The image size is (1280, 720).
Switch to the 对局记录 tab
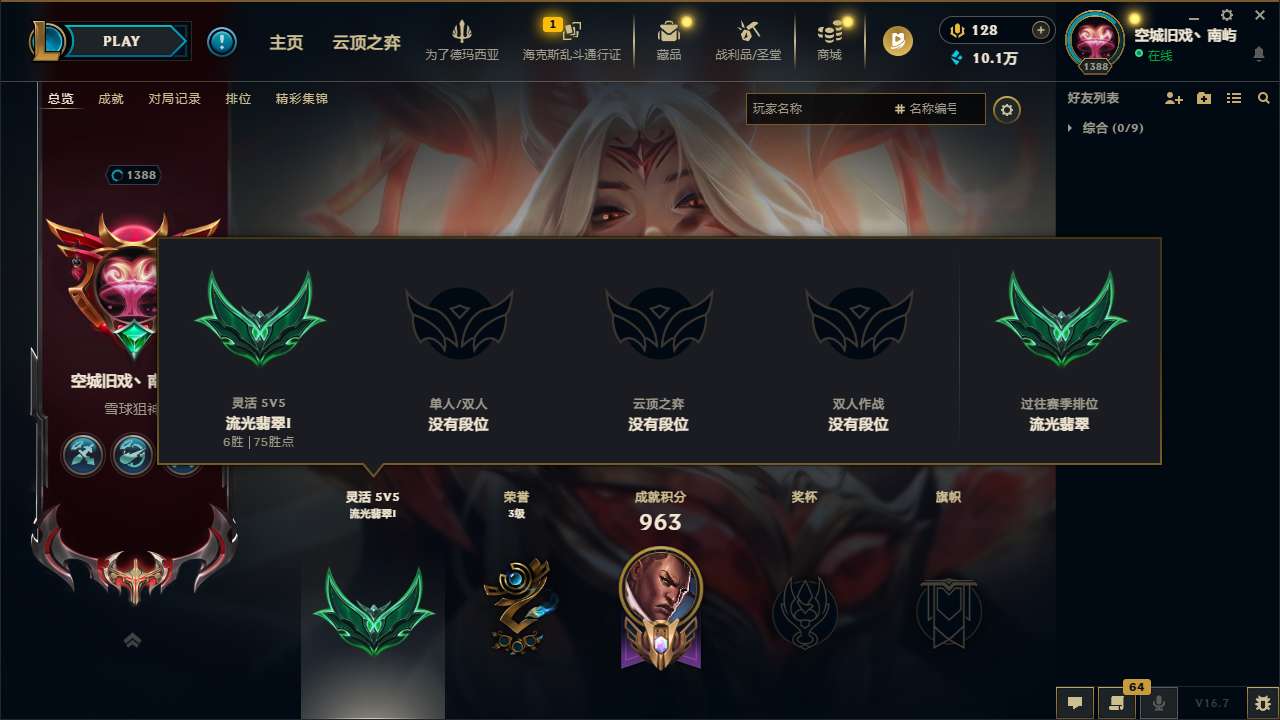point(174,99)
